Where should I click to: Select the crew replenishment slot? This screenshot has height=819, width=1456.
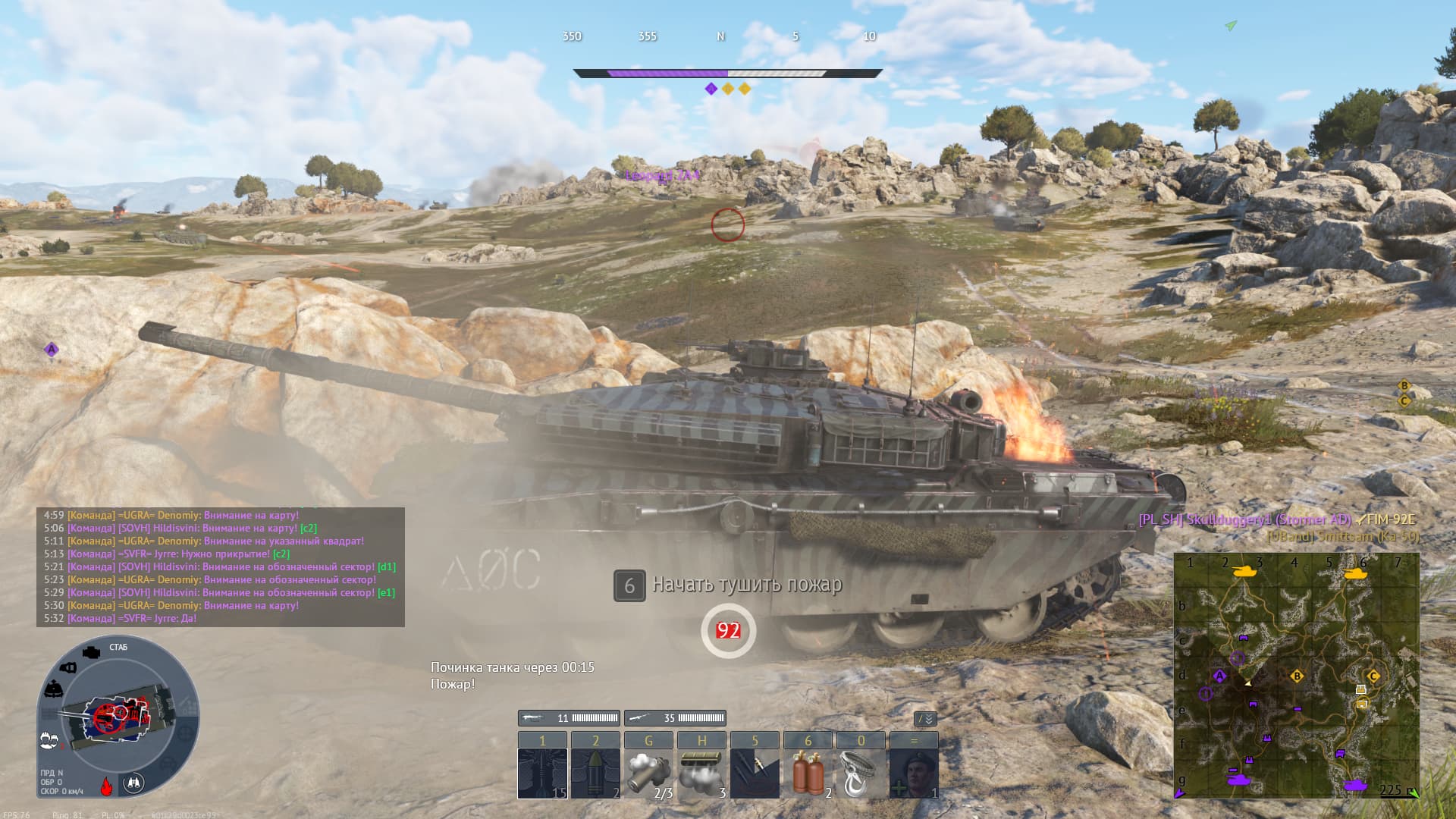(914, 772)
